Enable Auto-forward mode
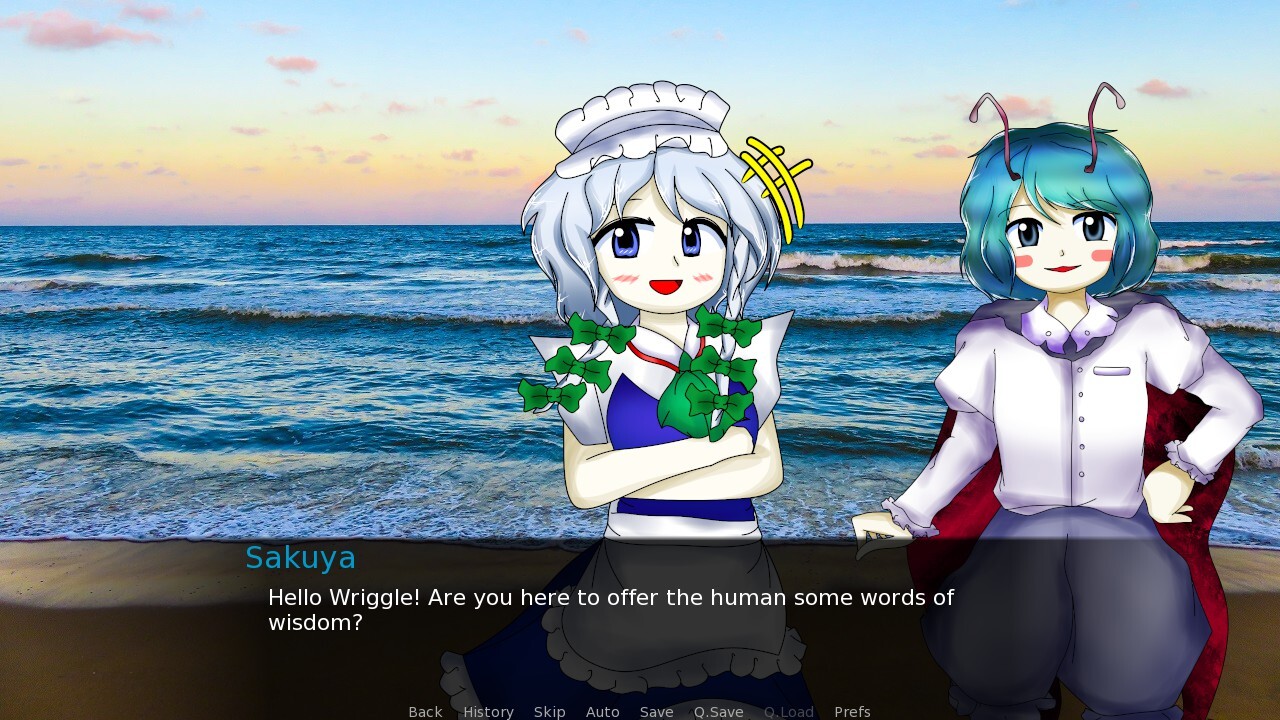Image resolution: width=1280 pixels, height=720 pixels. point(602,711)
